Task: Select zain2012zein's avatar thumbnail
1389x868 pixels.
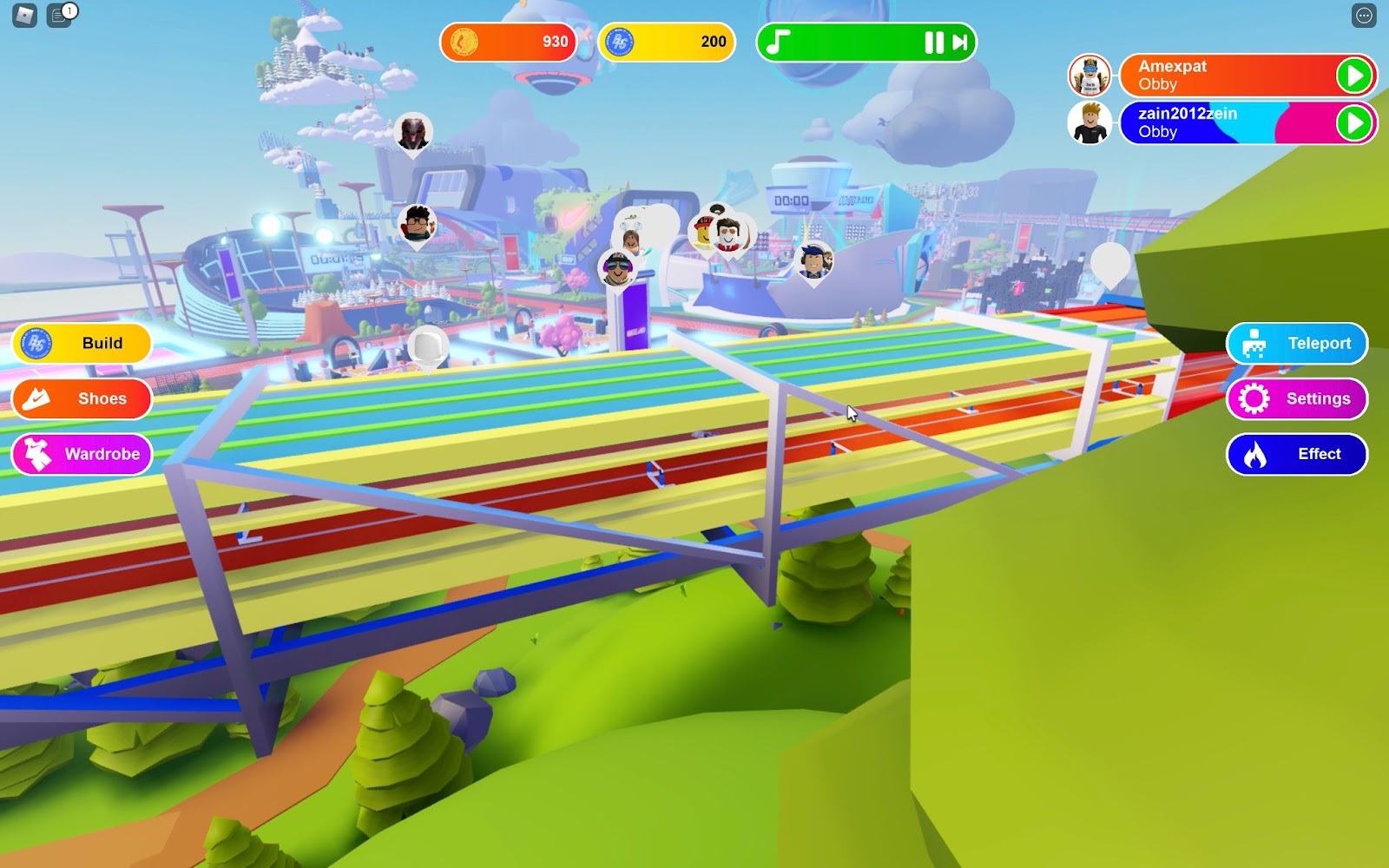Action: 1089,123
